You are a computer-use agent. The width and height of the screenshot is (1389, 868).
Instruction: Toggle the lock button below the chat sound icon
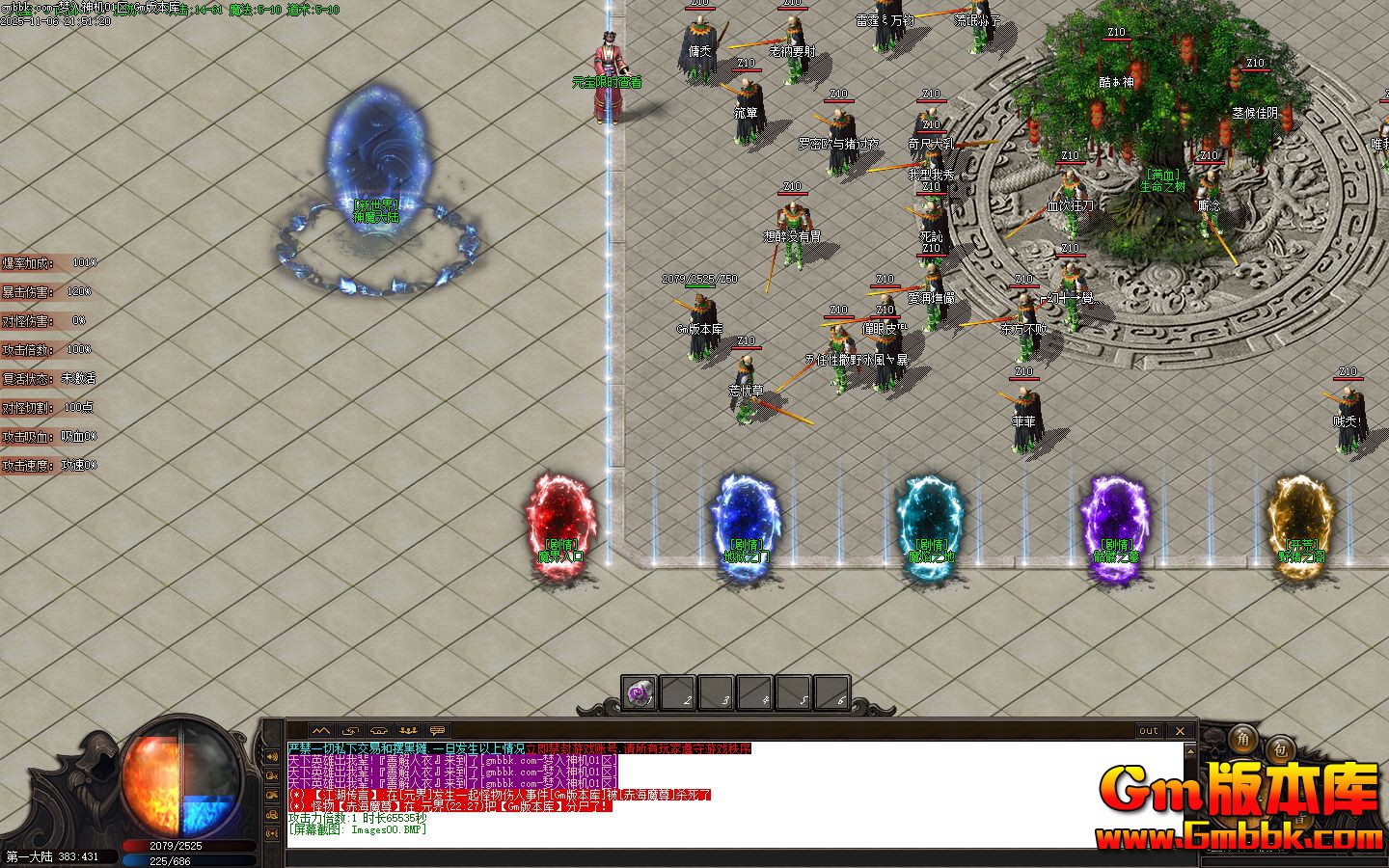pos(274,775)
